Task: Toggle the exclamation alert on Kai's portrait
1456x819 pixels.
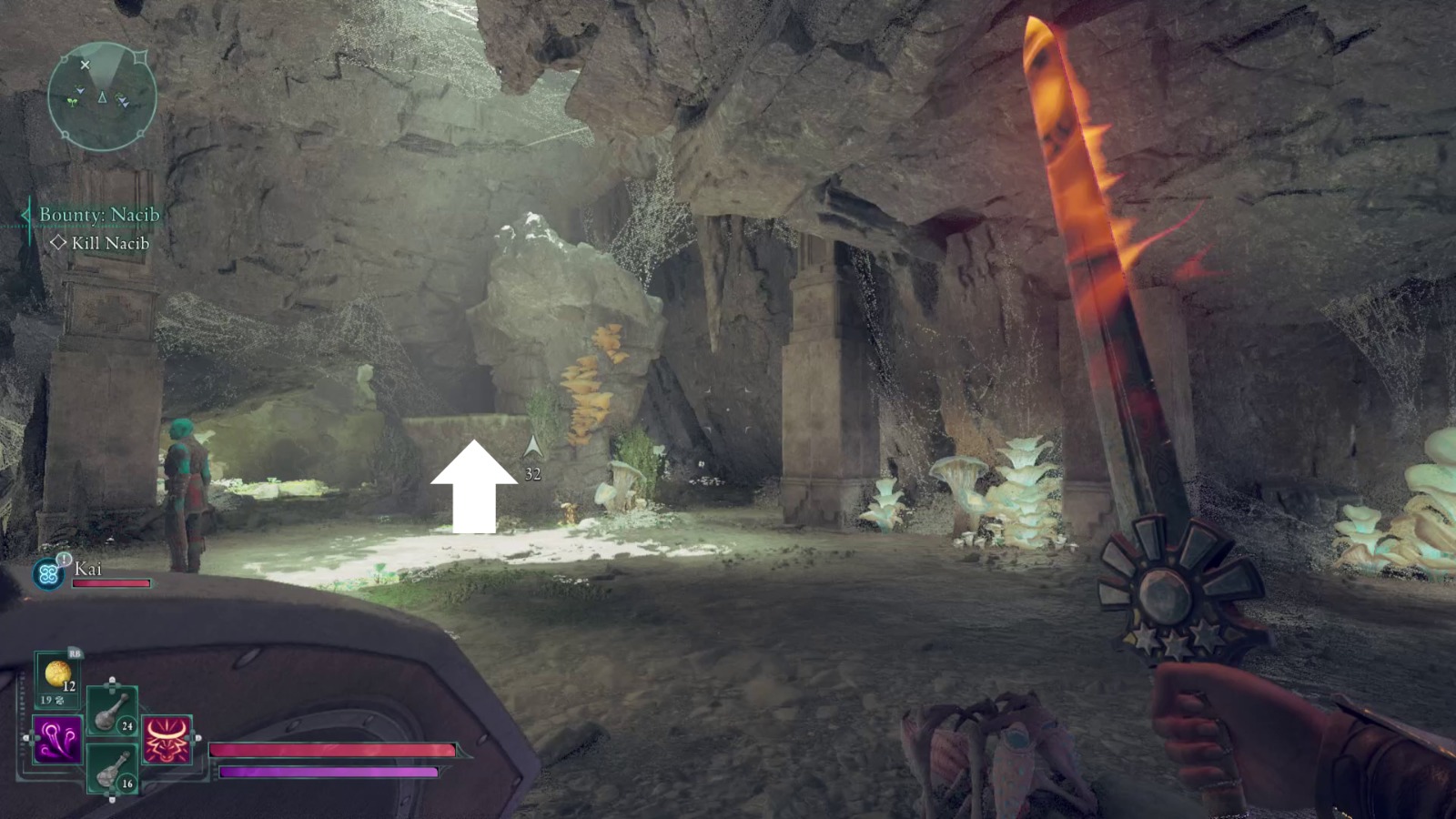Action: (x=64, y=559)
